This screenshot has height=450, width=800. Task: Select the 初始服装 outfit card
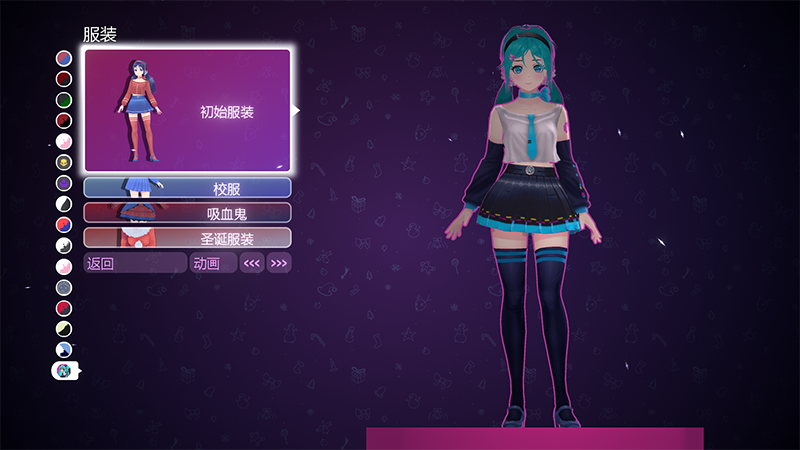coord(188,111)
